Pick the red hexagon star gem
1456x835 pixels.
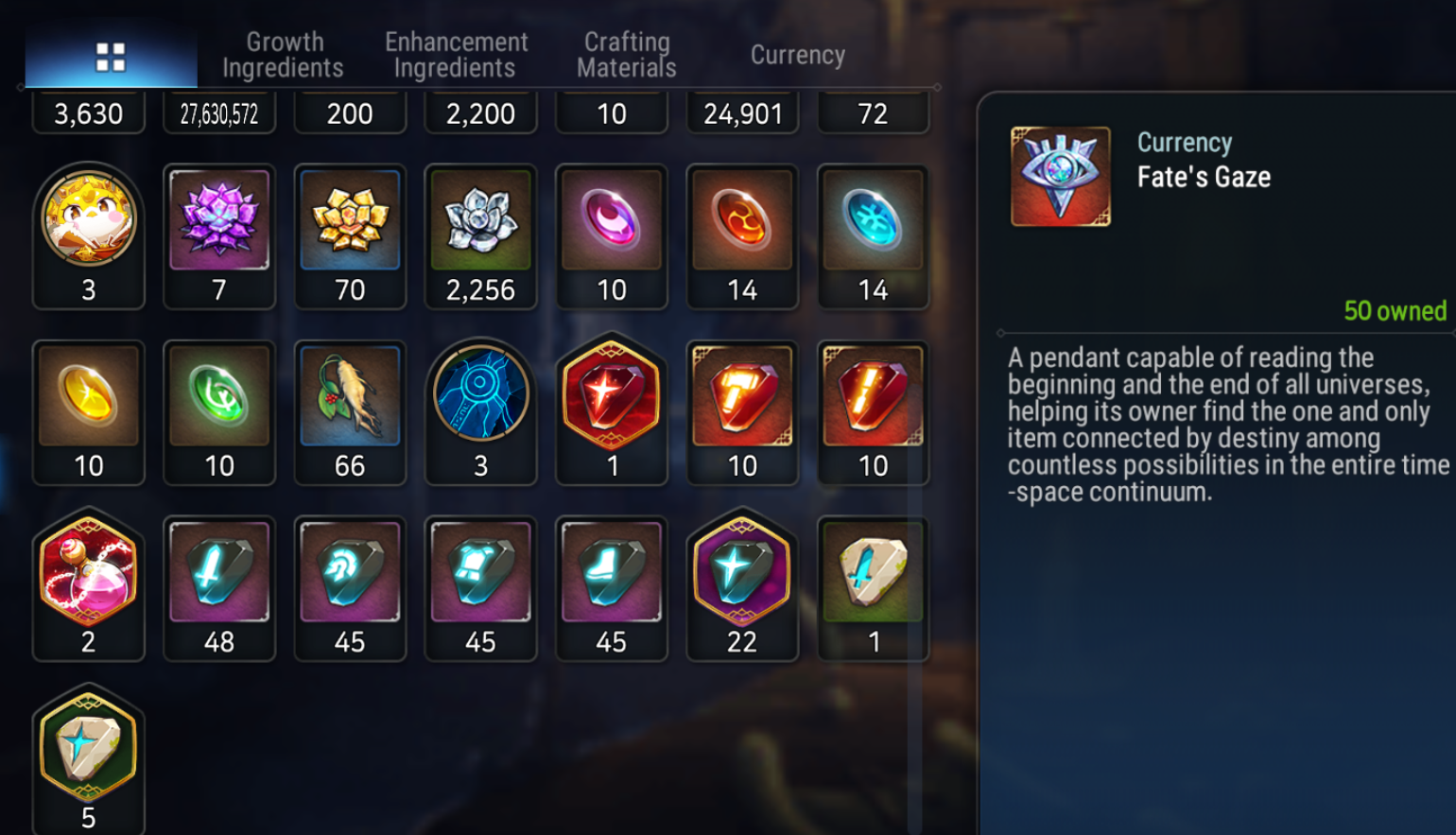(612, 397)
